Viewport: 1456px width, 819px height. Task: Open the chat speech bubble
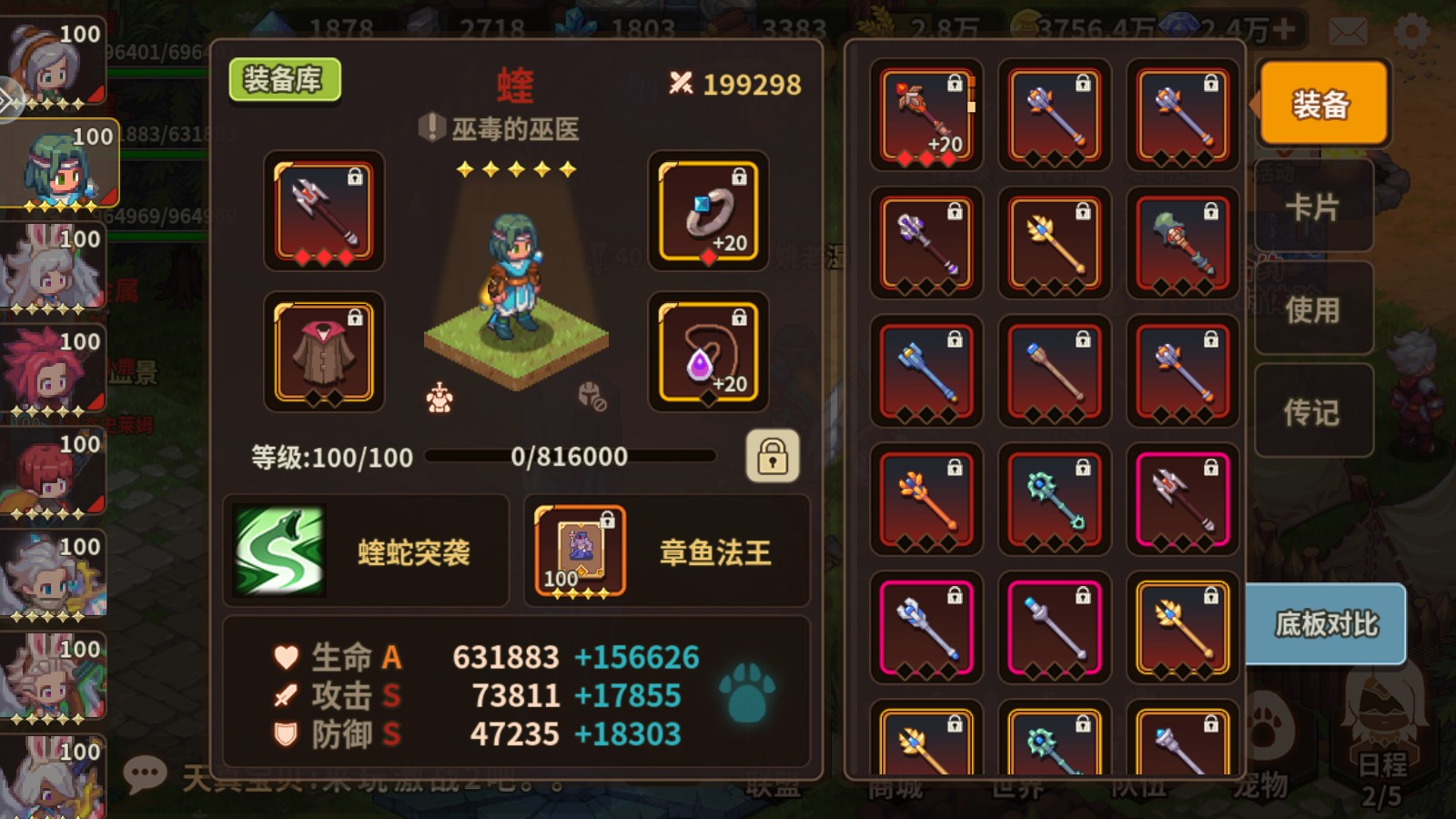pyautogui.click(x=145, y=774)
